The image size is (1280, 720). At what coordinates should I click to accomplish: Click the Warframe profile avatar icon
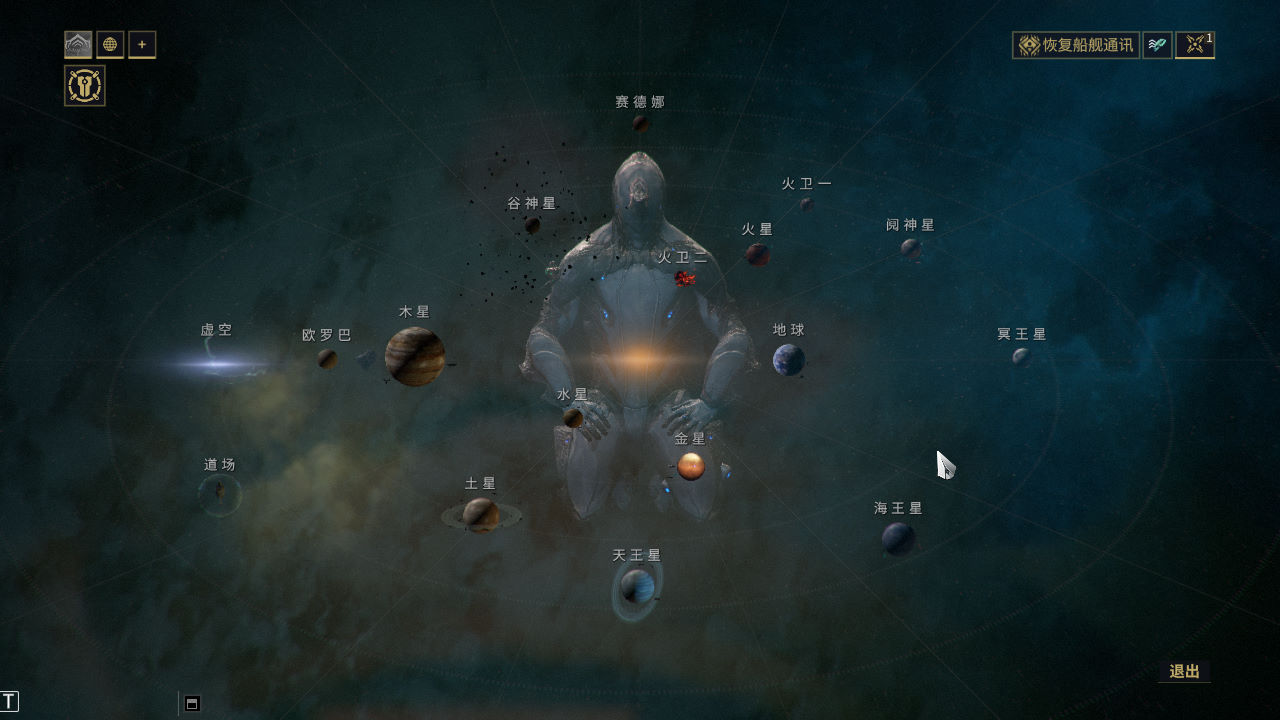[78, 45]
